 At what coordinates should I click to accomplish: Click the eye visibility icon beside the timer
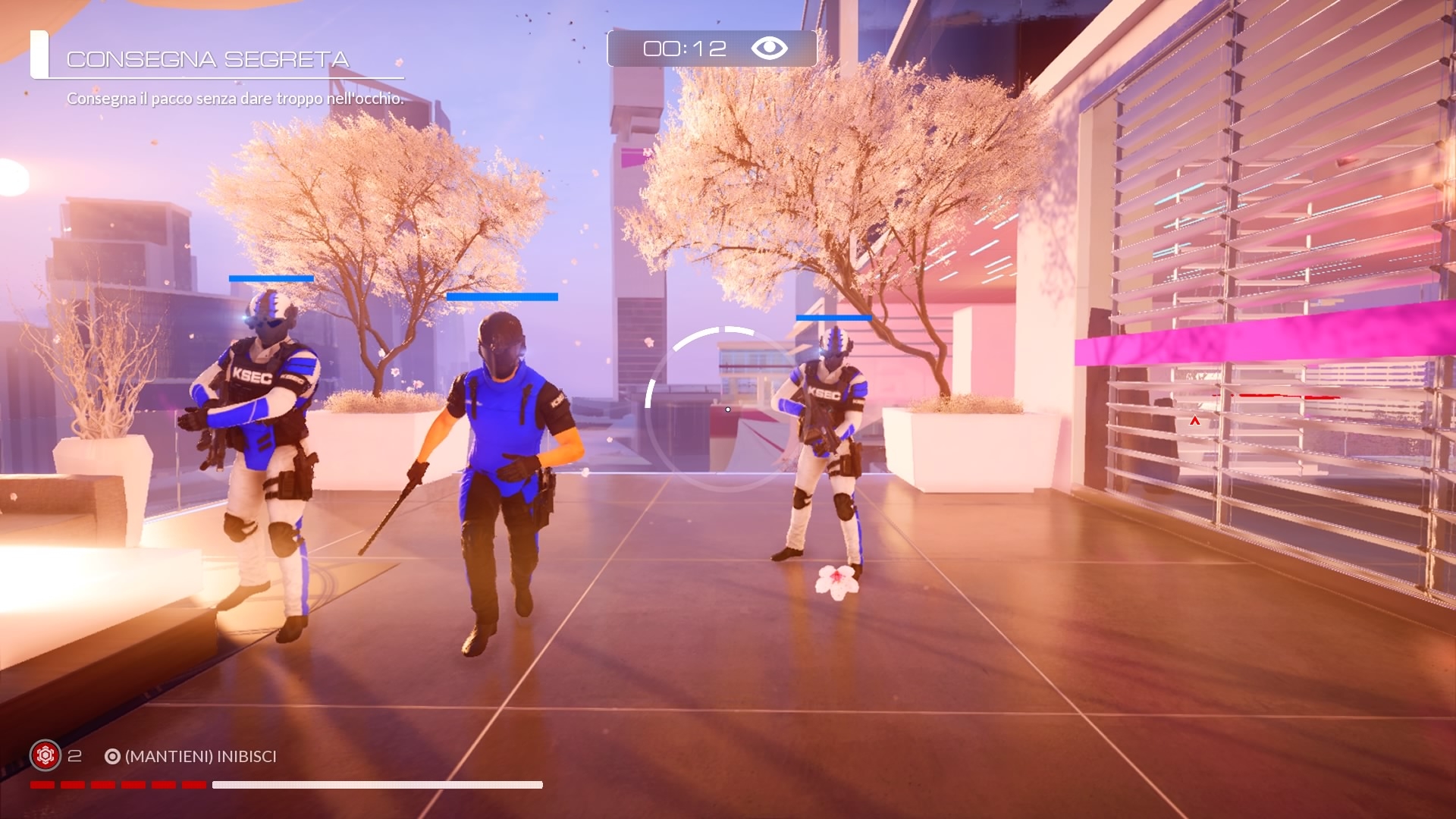[x=769, y=49]
